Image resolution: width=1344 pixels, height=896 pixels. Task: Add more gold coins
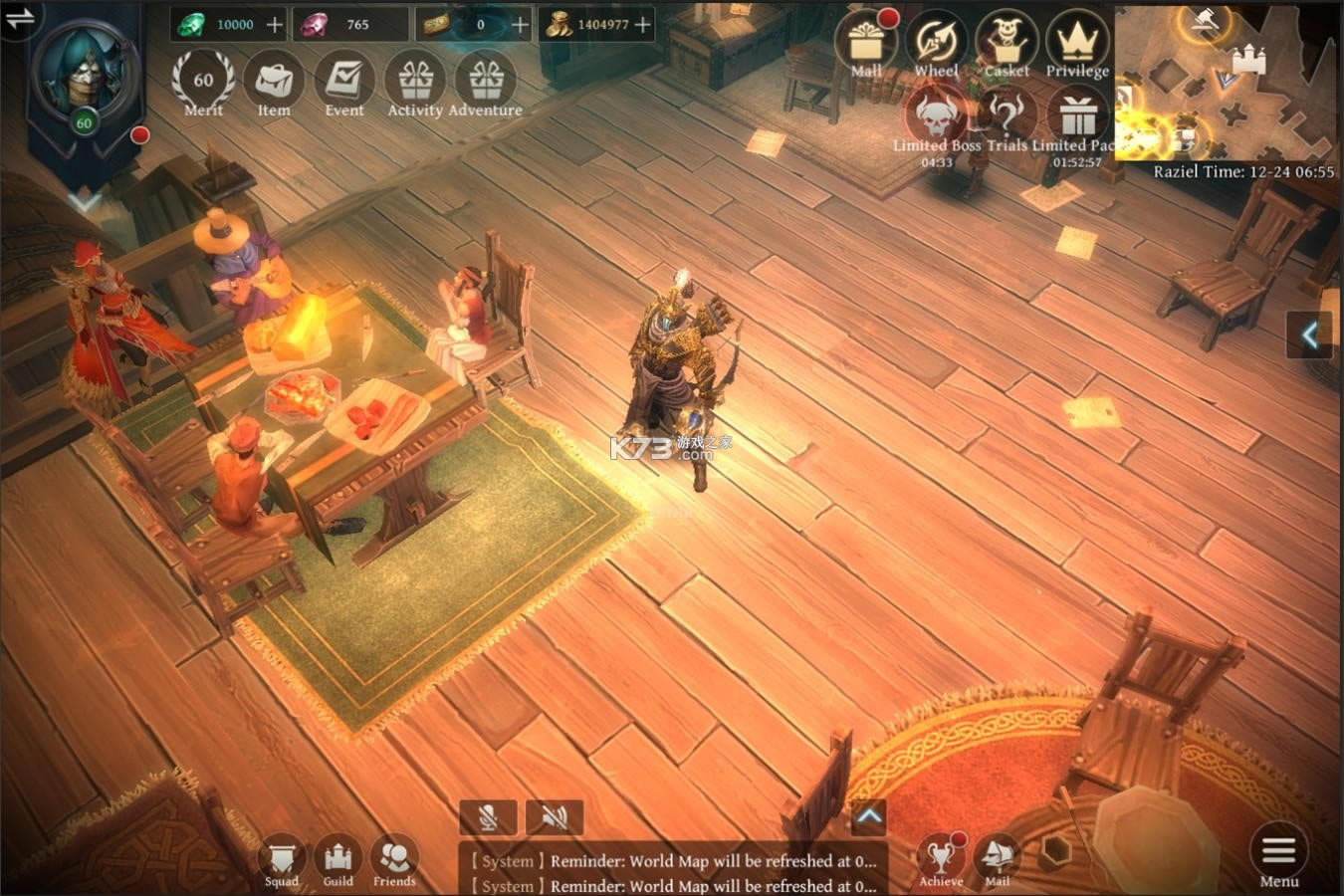[x=643, y=25]
